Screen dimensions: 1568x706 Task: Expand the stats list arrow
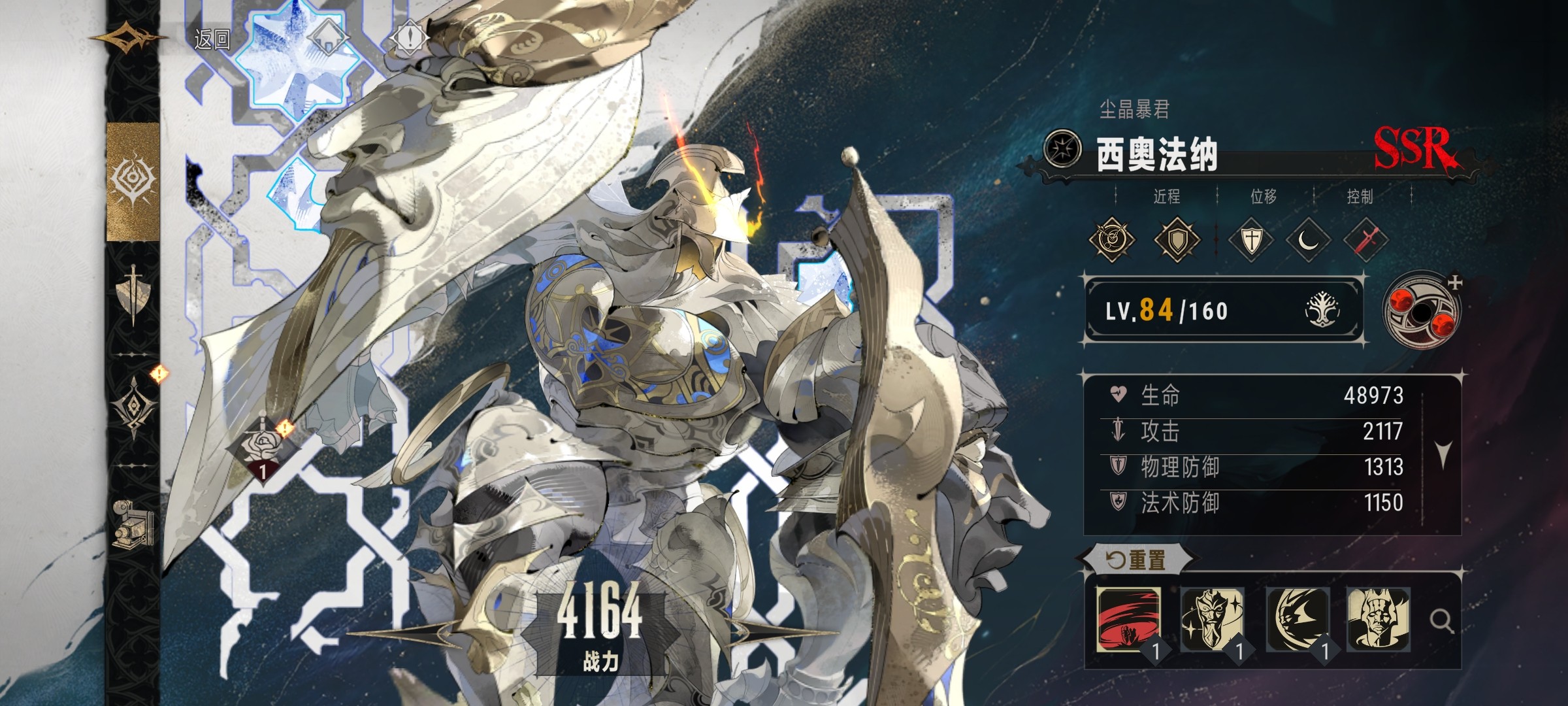tap(1443, 454)
